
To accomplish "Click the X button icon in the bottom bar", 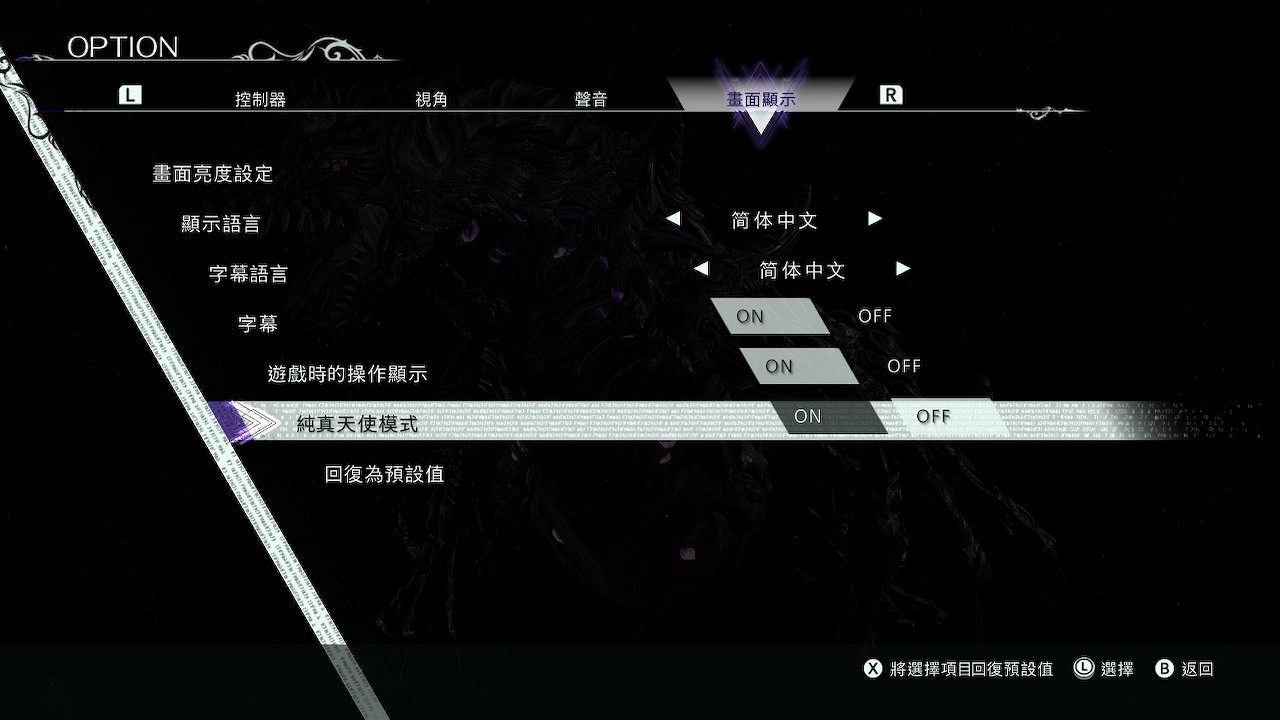I will tap(874, 669).
